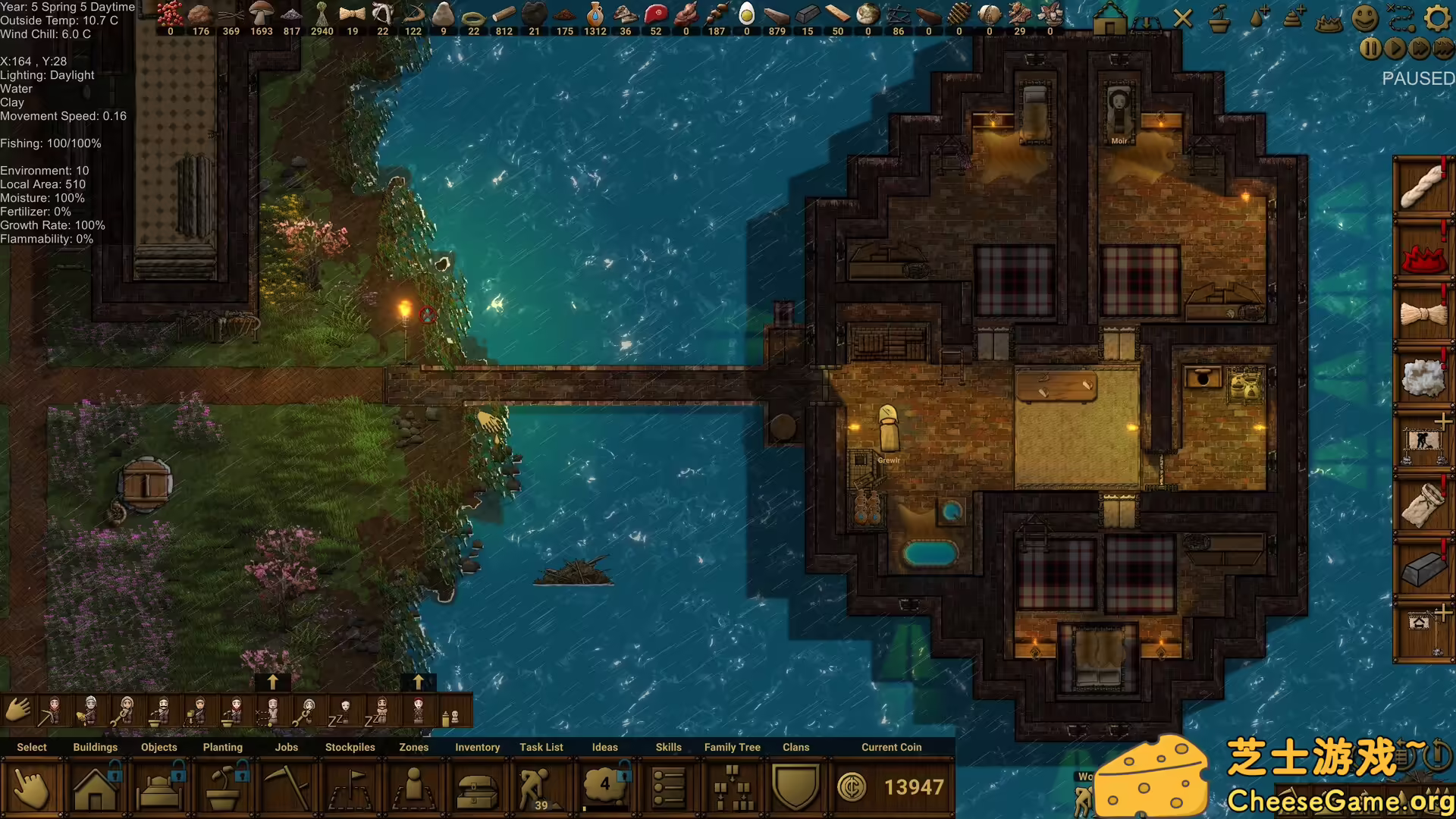This screenshot has width=1456, height=819.
Task: Open the Family Tree
Action: [x=733, y=789]
